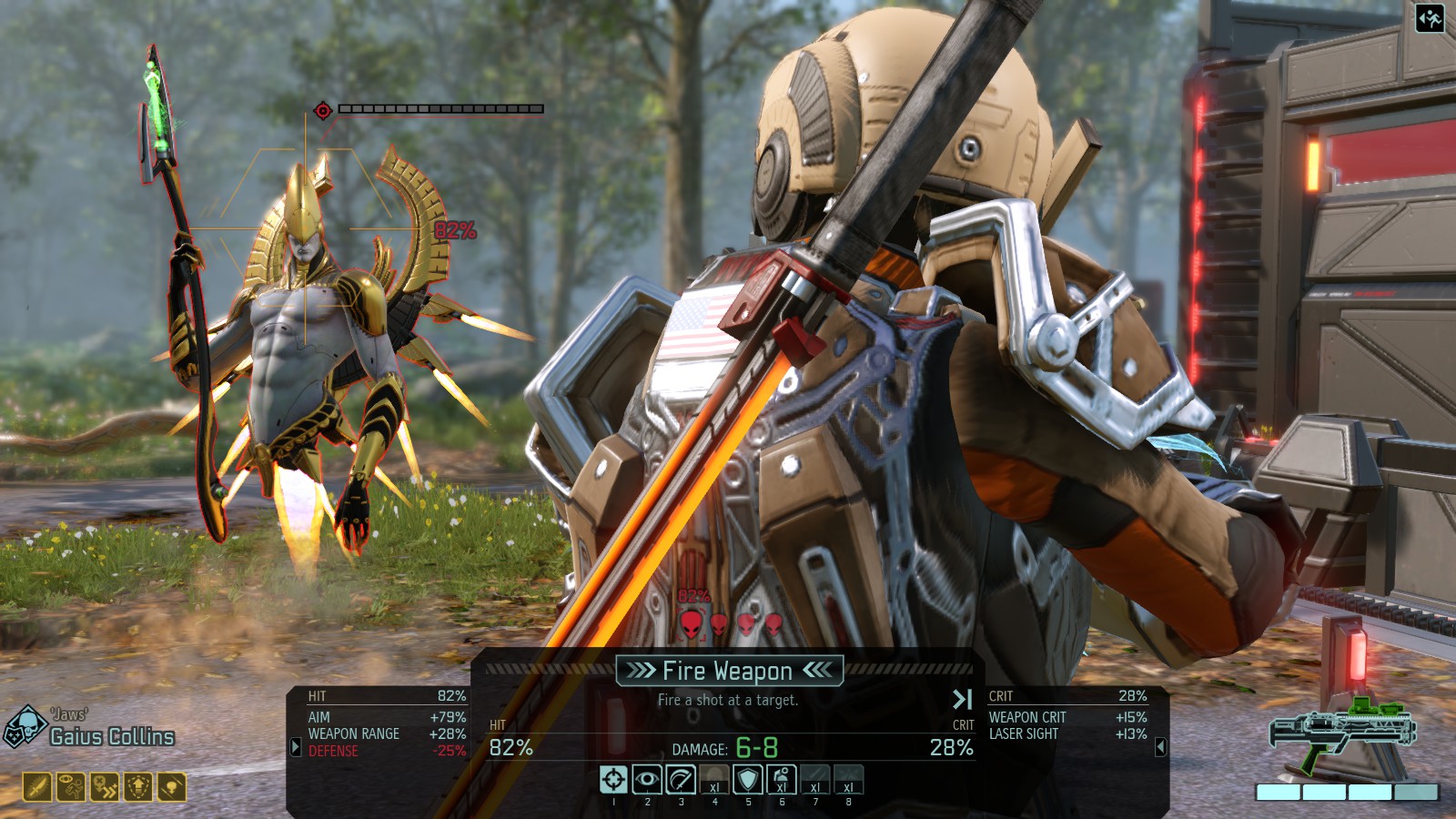1456x819 pixels.
Task: Cycle to next target with skip arrow
Action: point(962,699)
